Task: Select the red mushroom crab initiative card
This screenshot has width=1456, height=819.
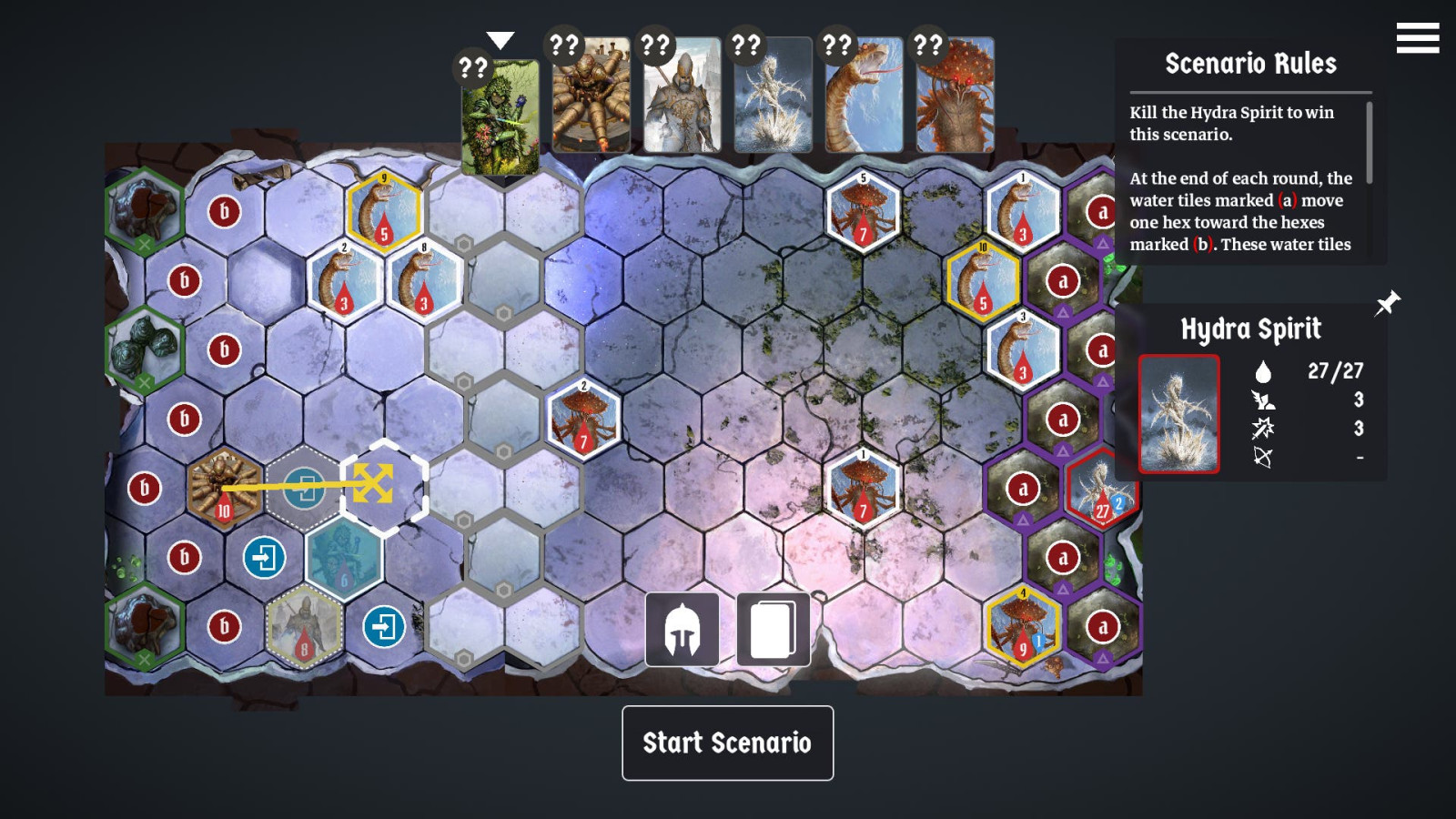Action: 955,95
